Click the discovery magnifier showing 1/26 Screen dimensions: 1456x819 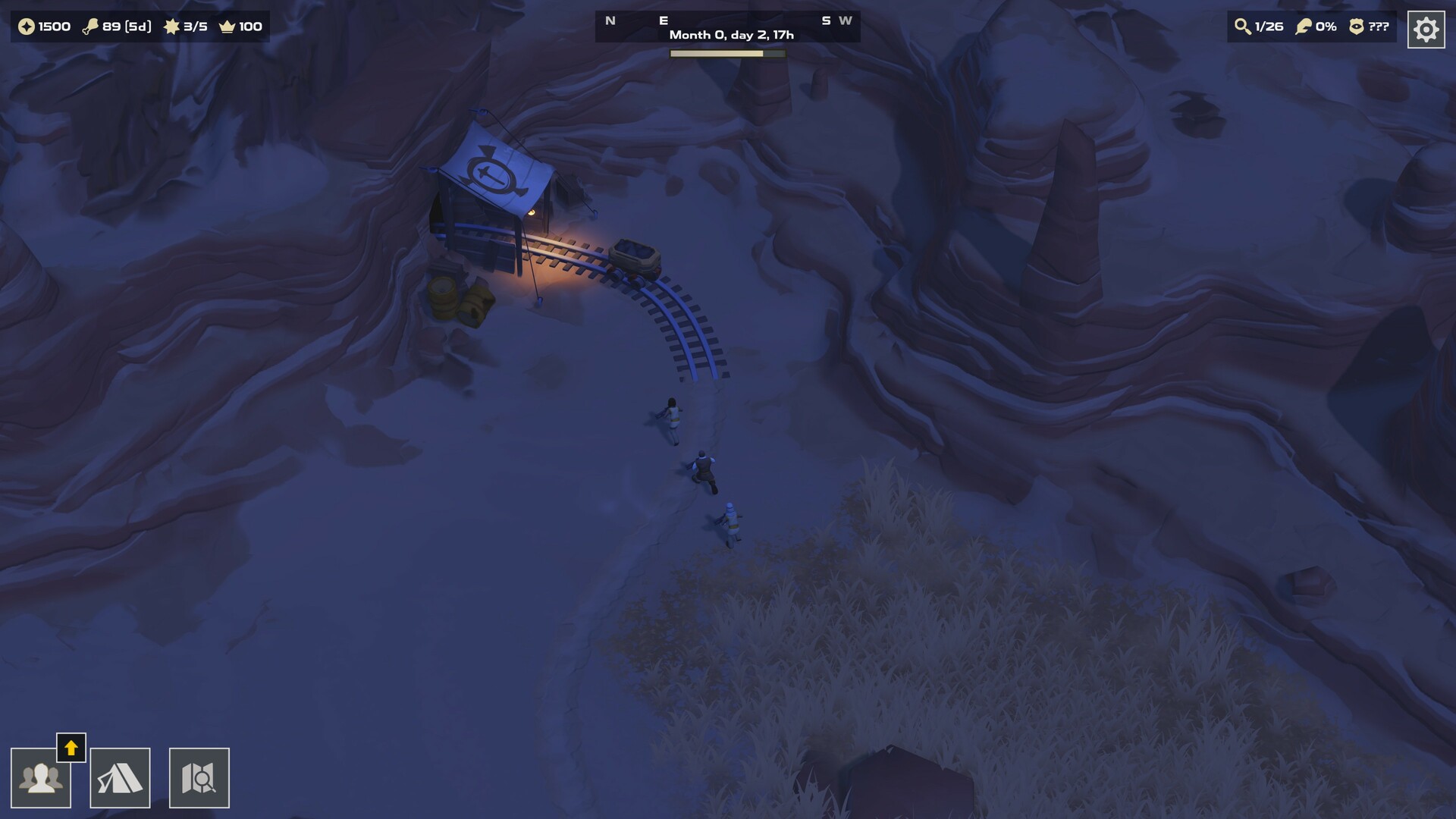pos(1244,27)
